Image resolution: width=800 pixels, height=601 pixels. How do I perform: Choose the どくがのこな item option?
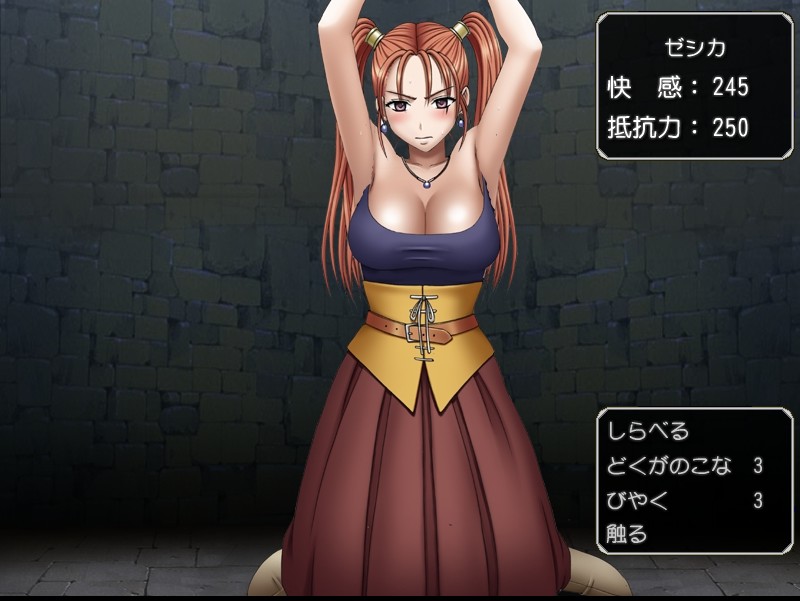tap(669, 466)
